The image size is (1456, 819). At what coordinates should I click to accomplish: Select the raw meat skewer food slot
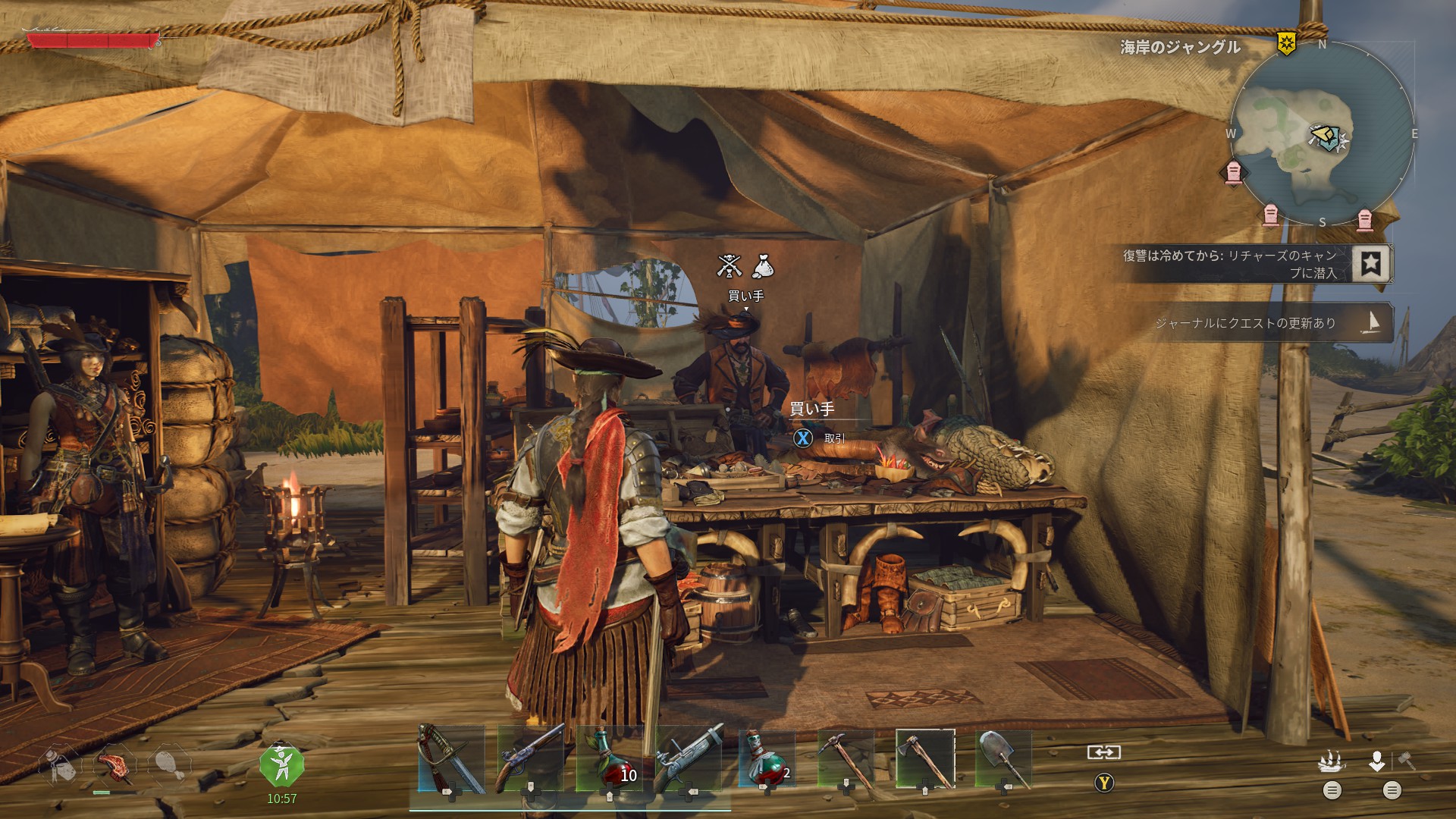pos(114,766)
